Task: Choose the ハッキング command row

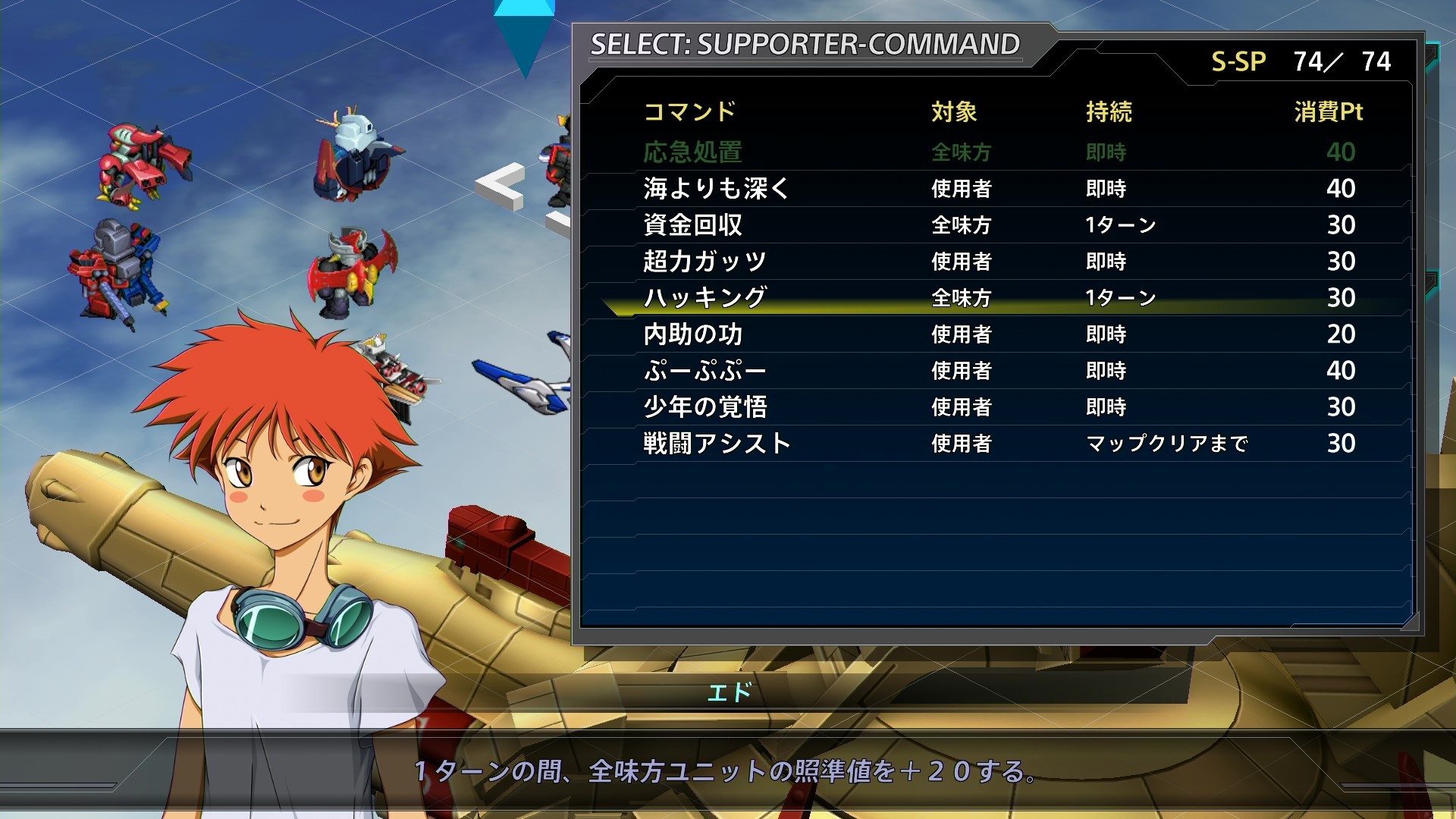Action: click(x=705, y=298)
